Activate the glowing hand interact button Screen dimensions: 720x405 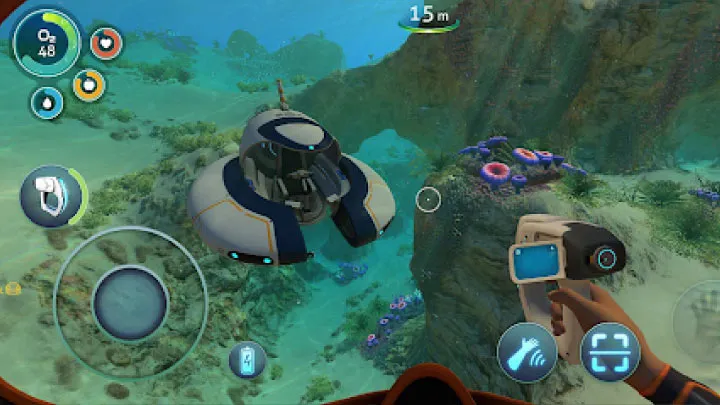click(528, 353)
